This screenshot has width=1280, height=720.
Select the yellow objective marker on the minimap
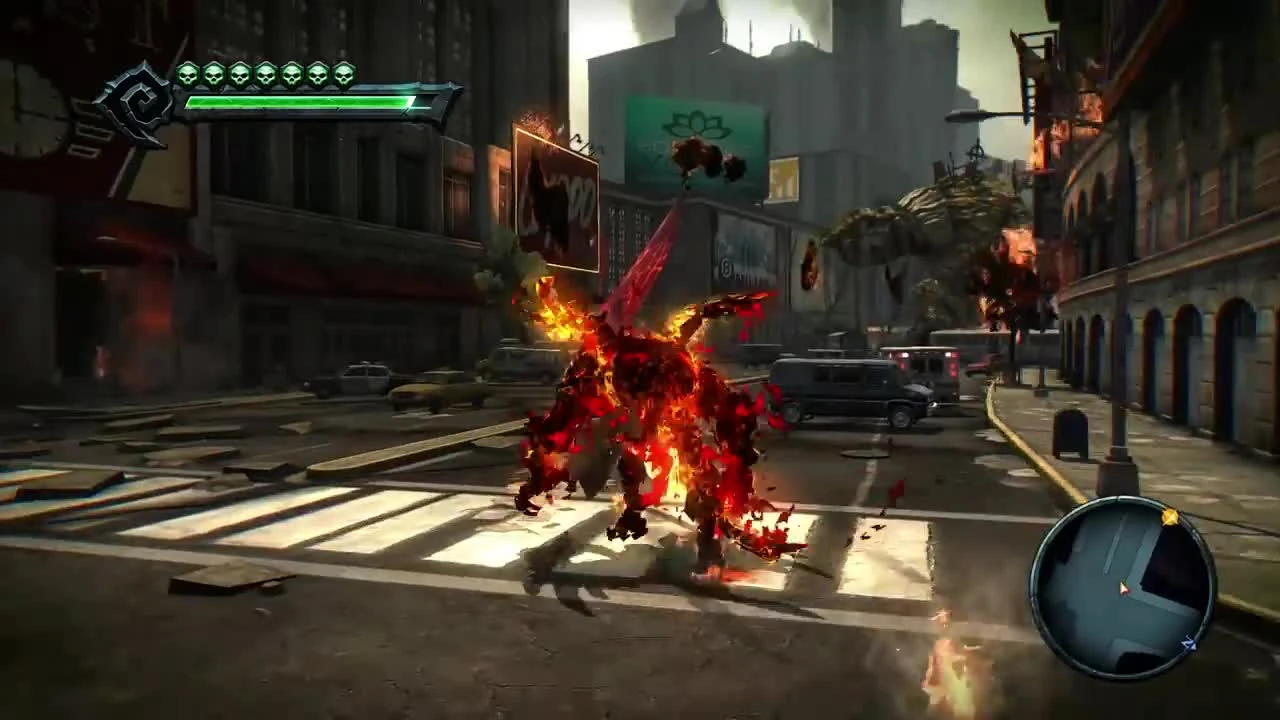pos(1170,517)
